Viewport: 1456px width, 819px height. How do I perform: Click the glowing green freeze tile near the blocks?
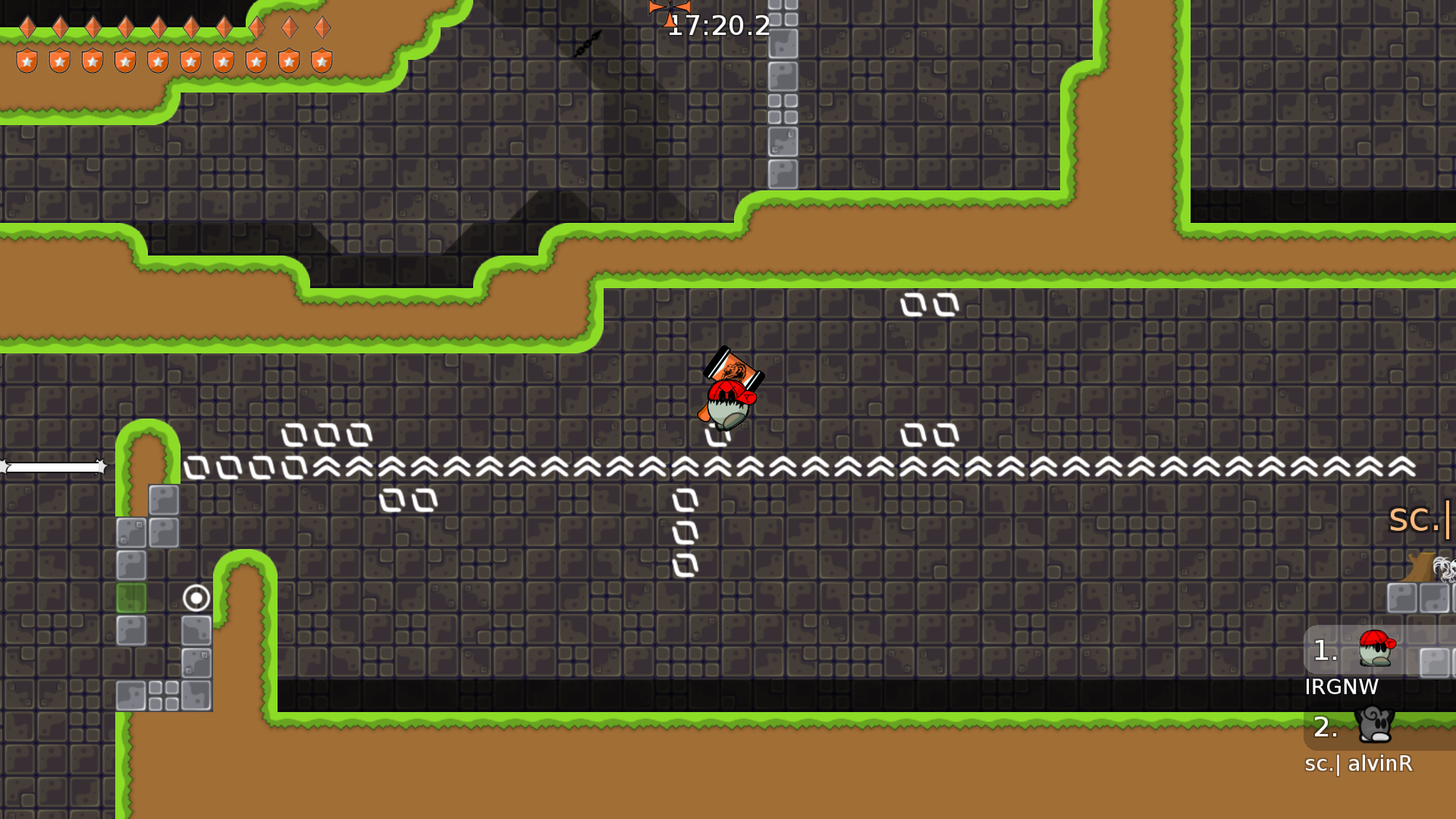[x=130, y=598]
